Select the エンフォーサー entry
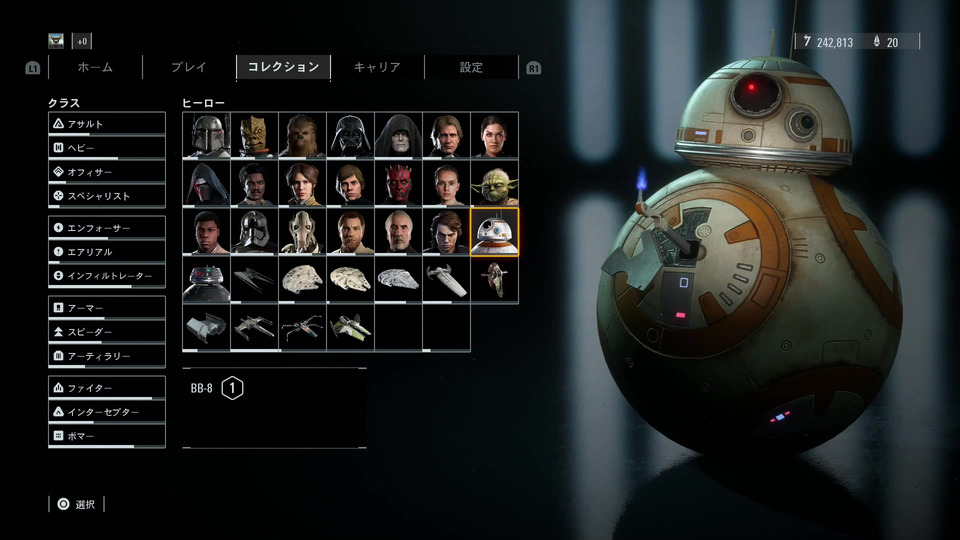The image size is (960, 540). (107, 228)
